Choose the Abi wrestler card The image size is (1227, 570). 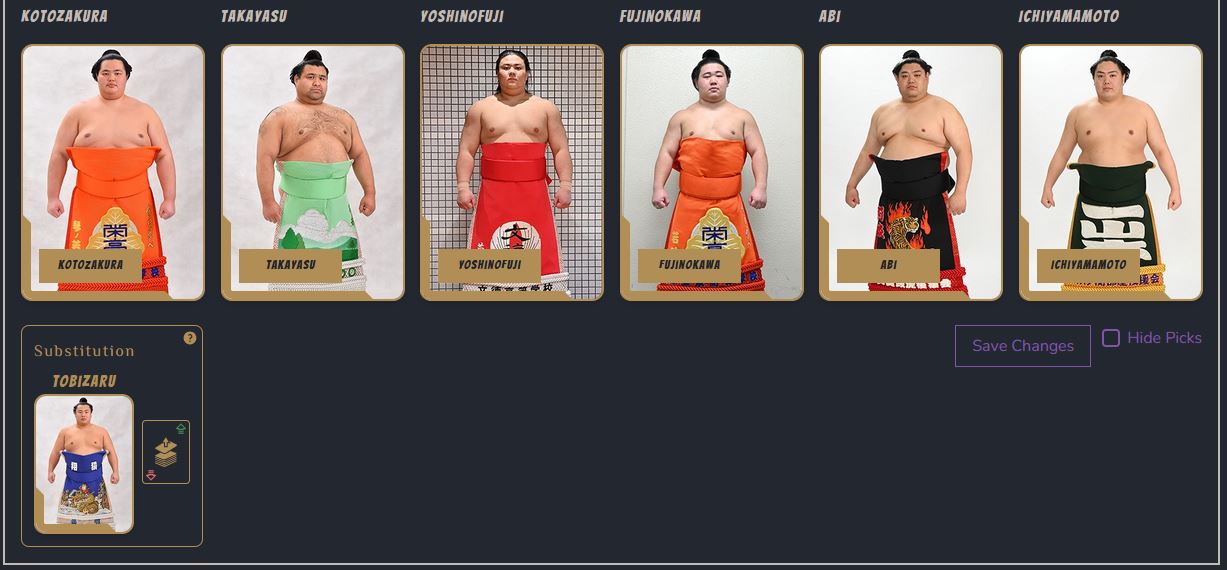pos(911,172)
